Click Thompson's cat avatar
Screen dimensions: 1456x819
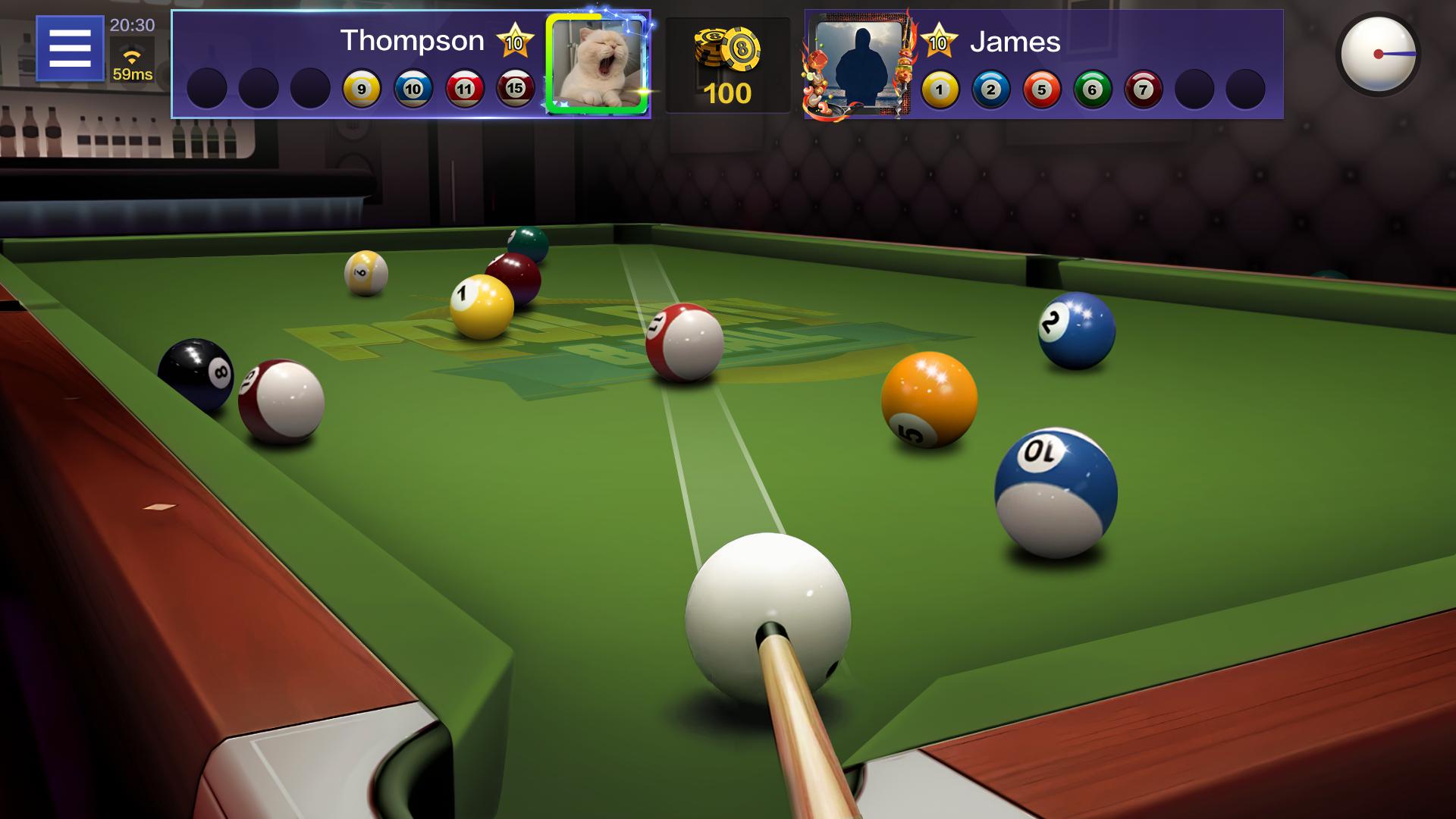(x=597, y=64)
